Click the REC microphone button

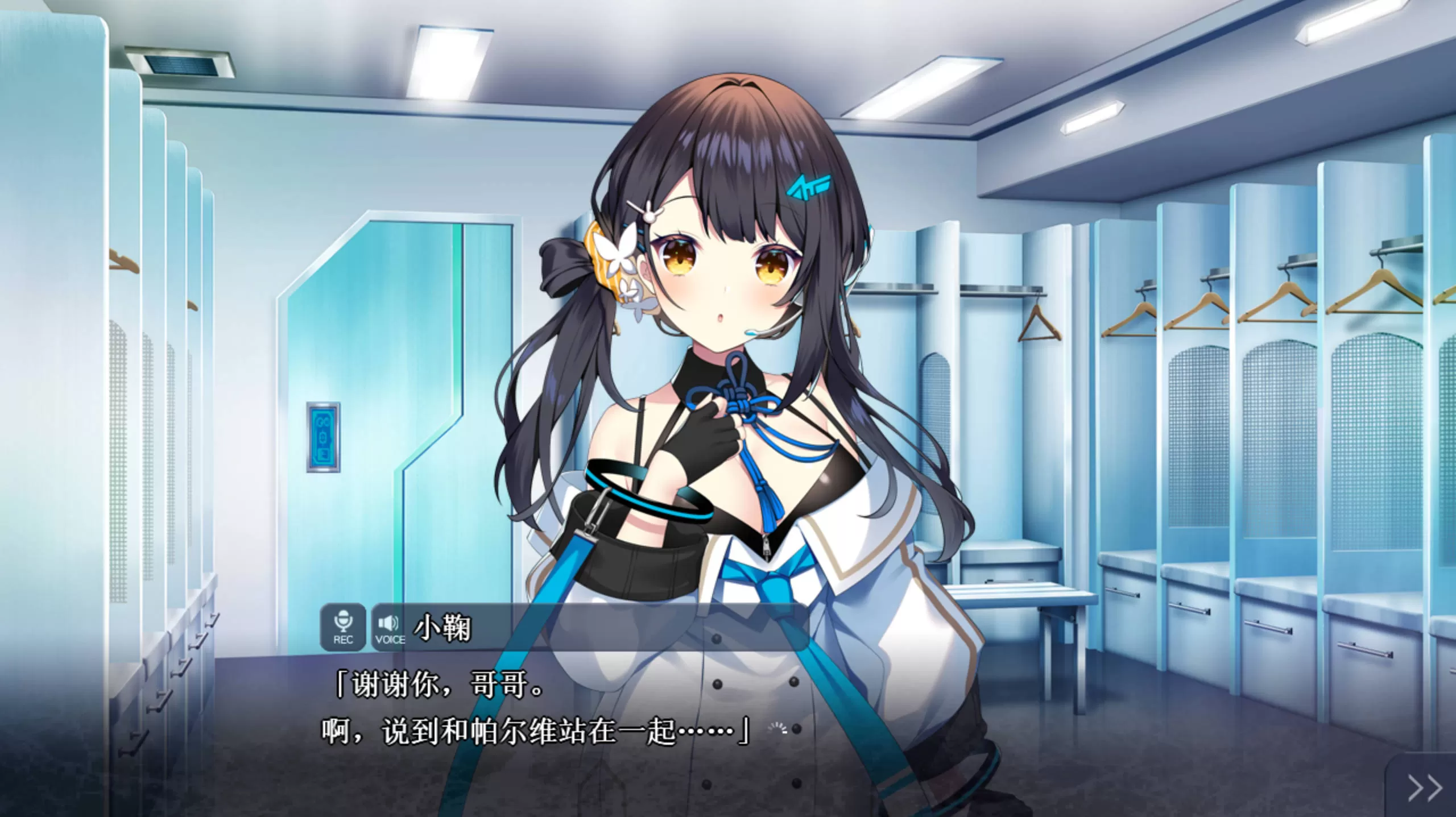pyautogui.click(x=342, y=627)
